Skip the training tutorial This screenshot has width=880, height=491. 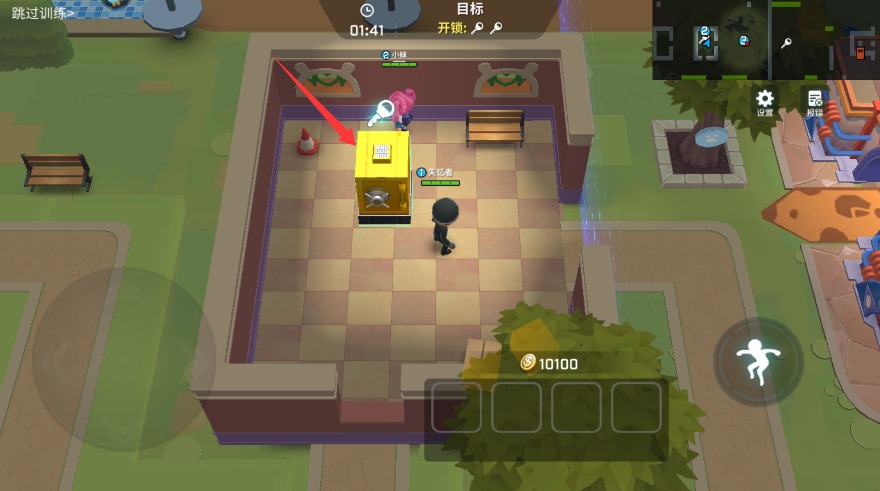pyautogui.click(x=43, y=13)
